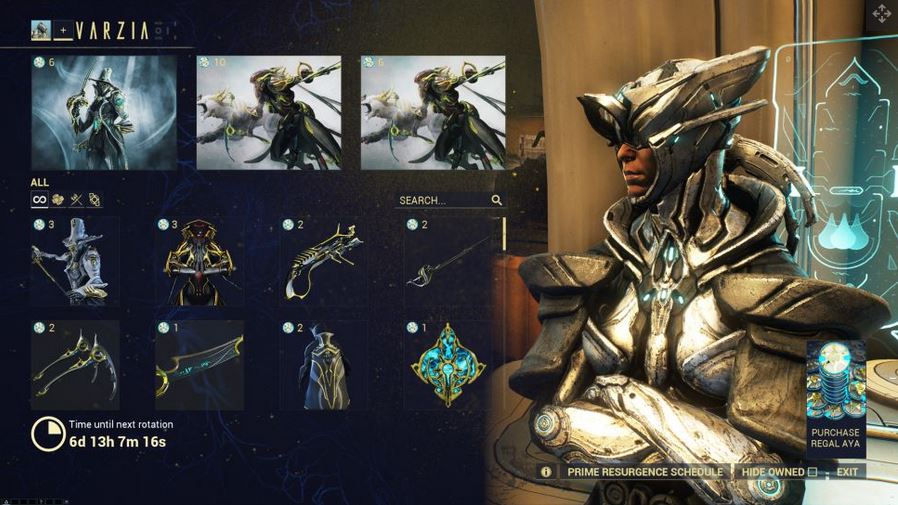The image size is (898, 505).
Task: View the Prime Resurgence Schedule
Action: (644, 471)
